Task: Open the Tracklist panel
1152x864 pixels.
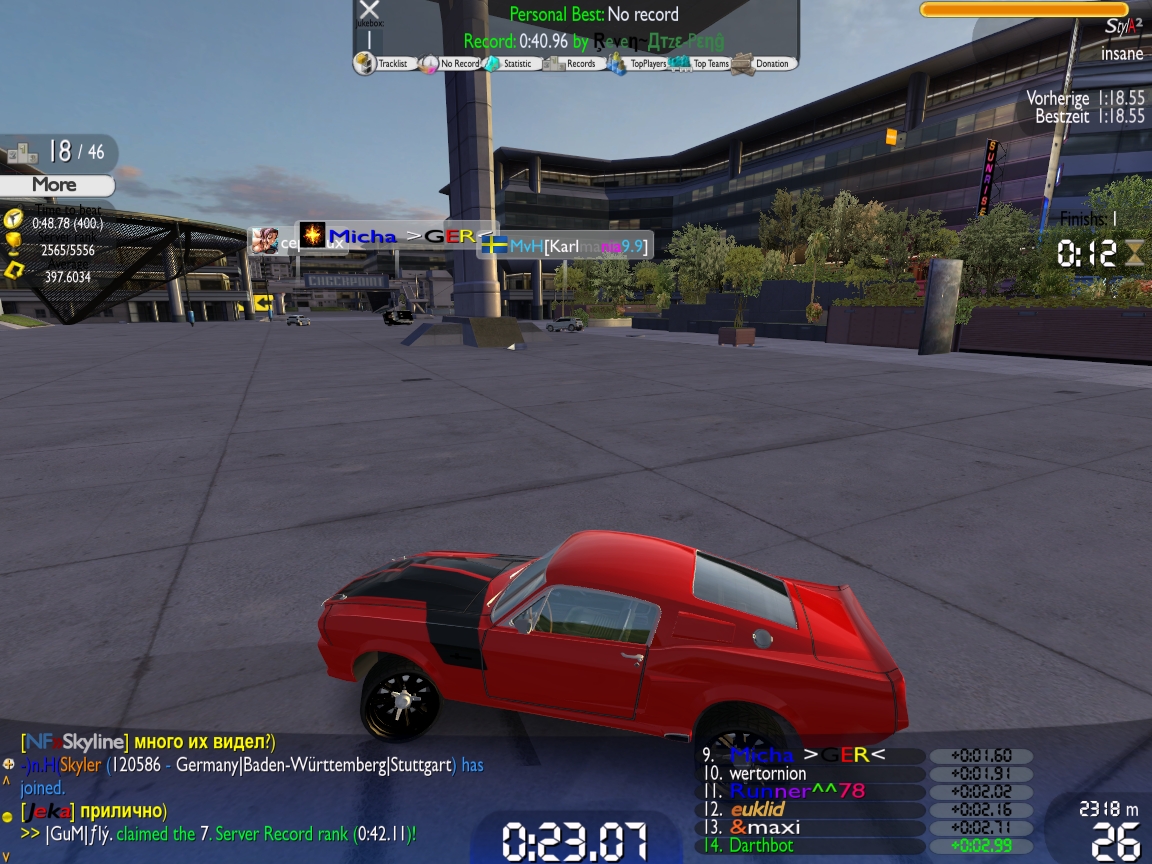Action: (x=386, y=64)
